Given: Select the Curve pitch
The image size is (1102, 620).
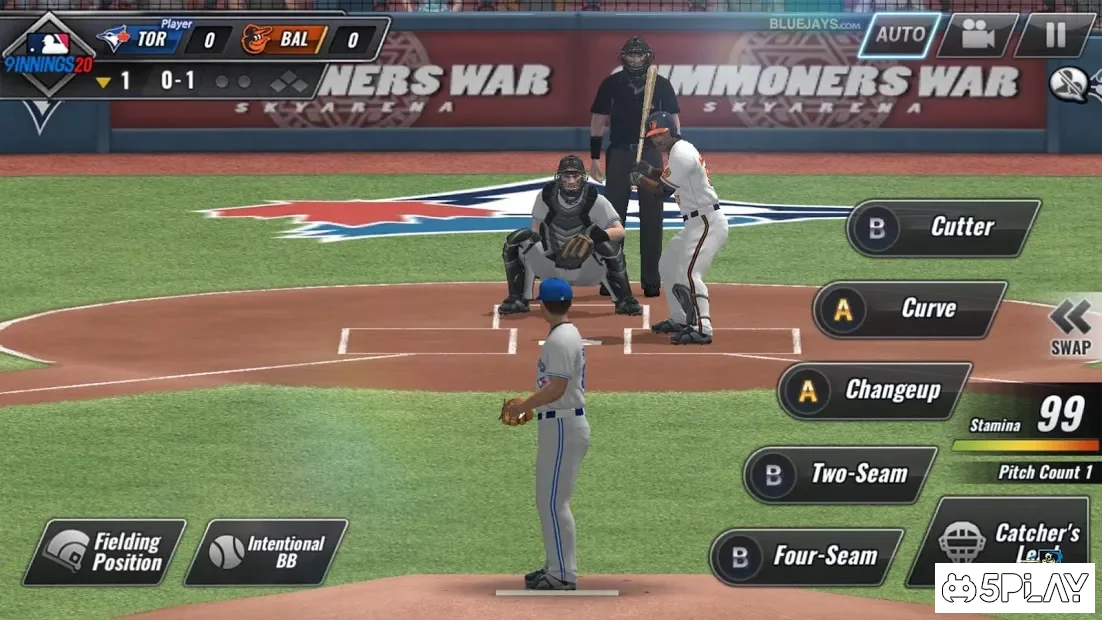Looking at the screenshot, I should (910, 310).
